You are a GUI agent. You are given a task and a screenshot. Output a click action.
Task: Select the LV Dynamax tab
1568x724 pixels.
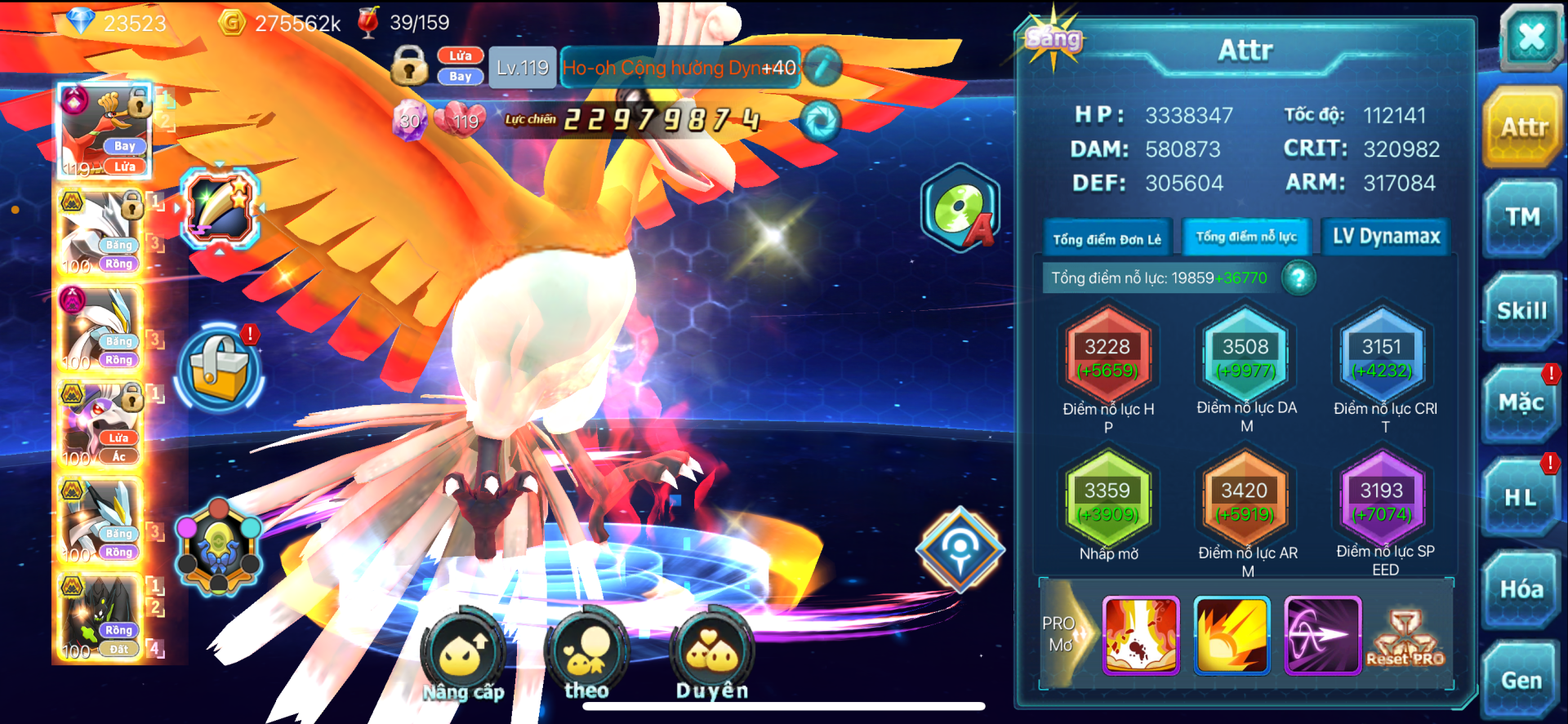coord(1386,237)
